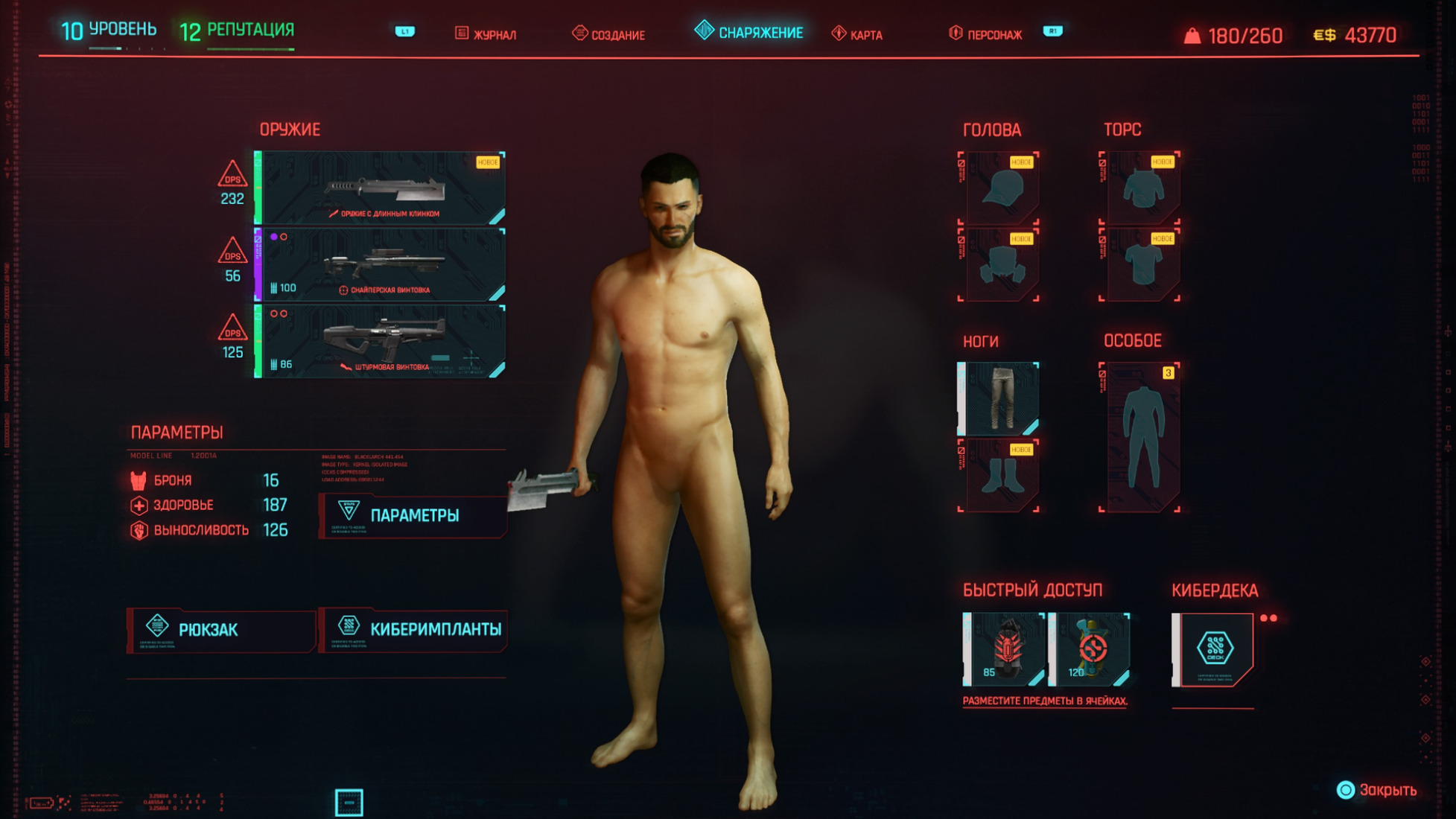Select the assault rifle weapon slot
The width and height of the screenshot is (1456, 819).
381,341
